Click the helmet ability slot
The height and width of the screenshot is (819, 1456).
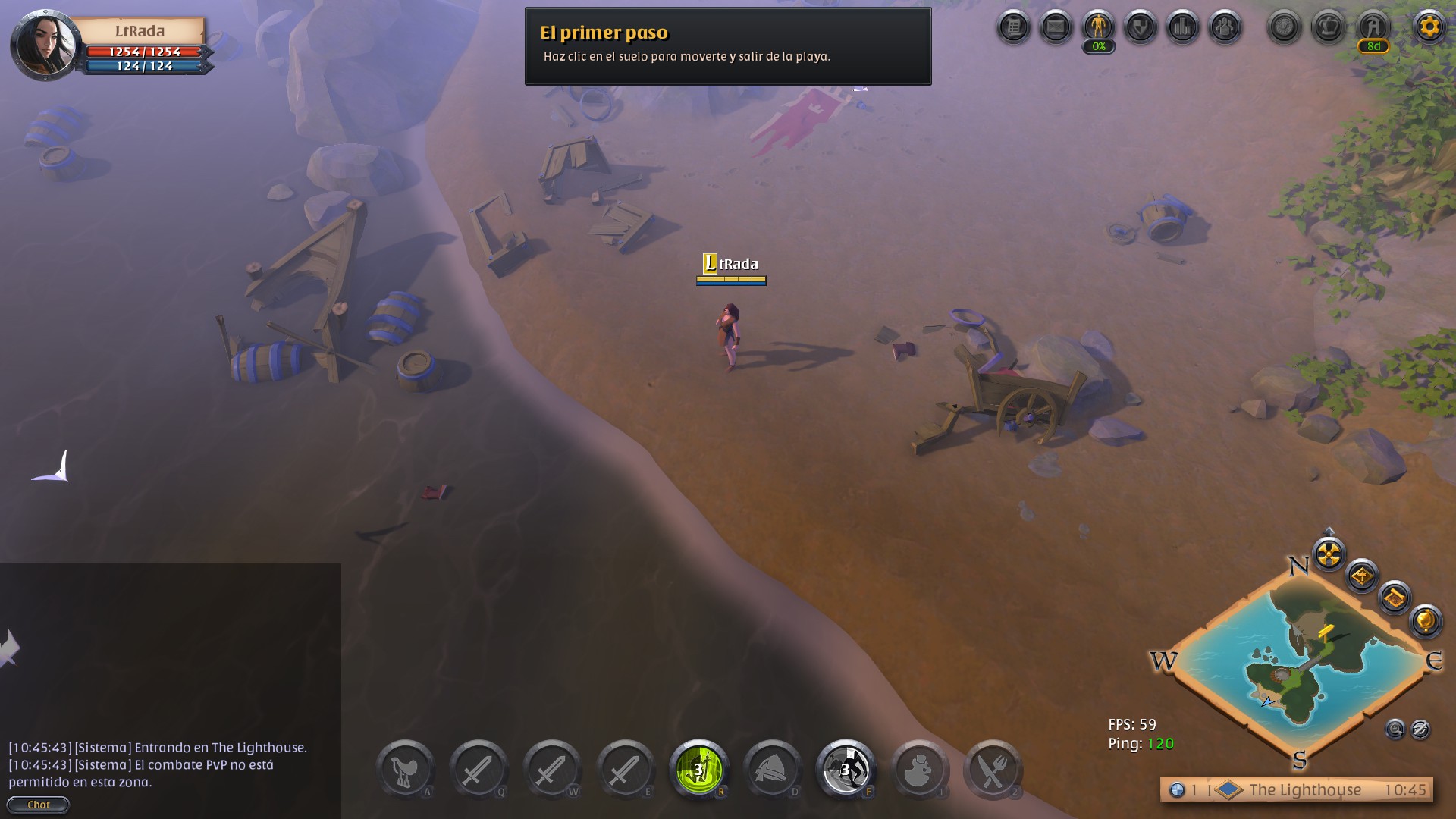pos(772,770)
